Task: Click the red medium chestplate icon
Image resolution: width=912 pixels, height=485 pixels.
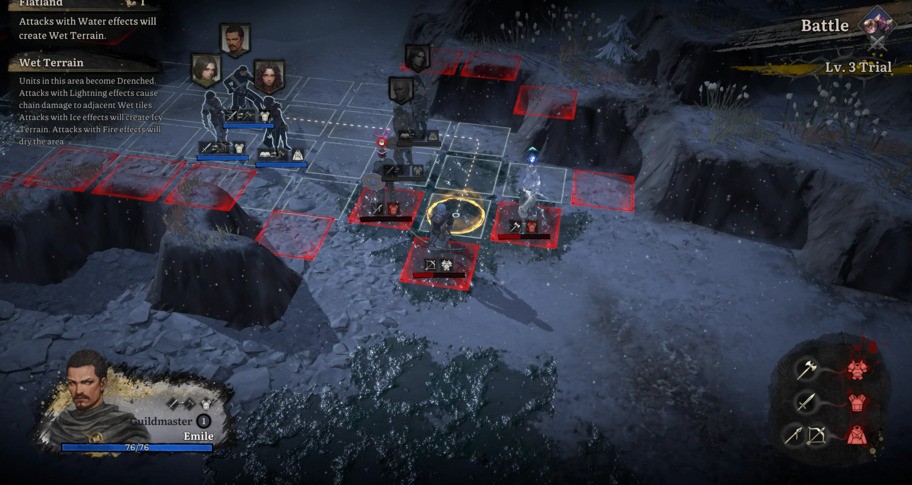Action: 857,402
